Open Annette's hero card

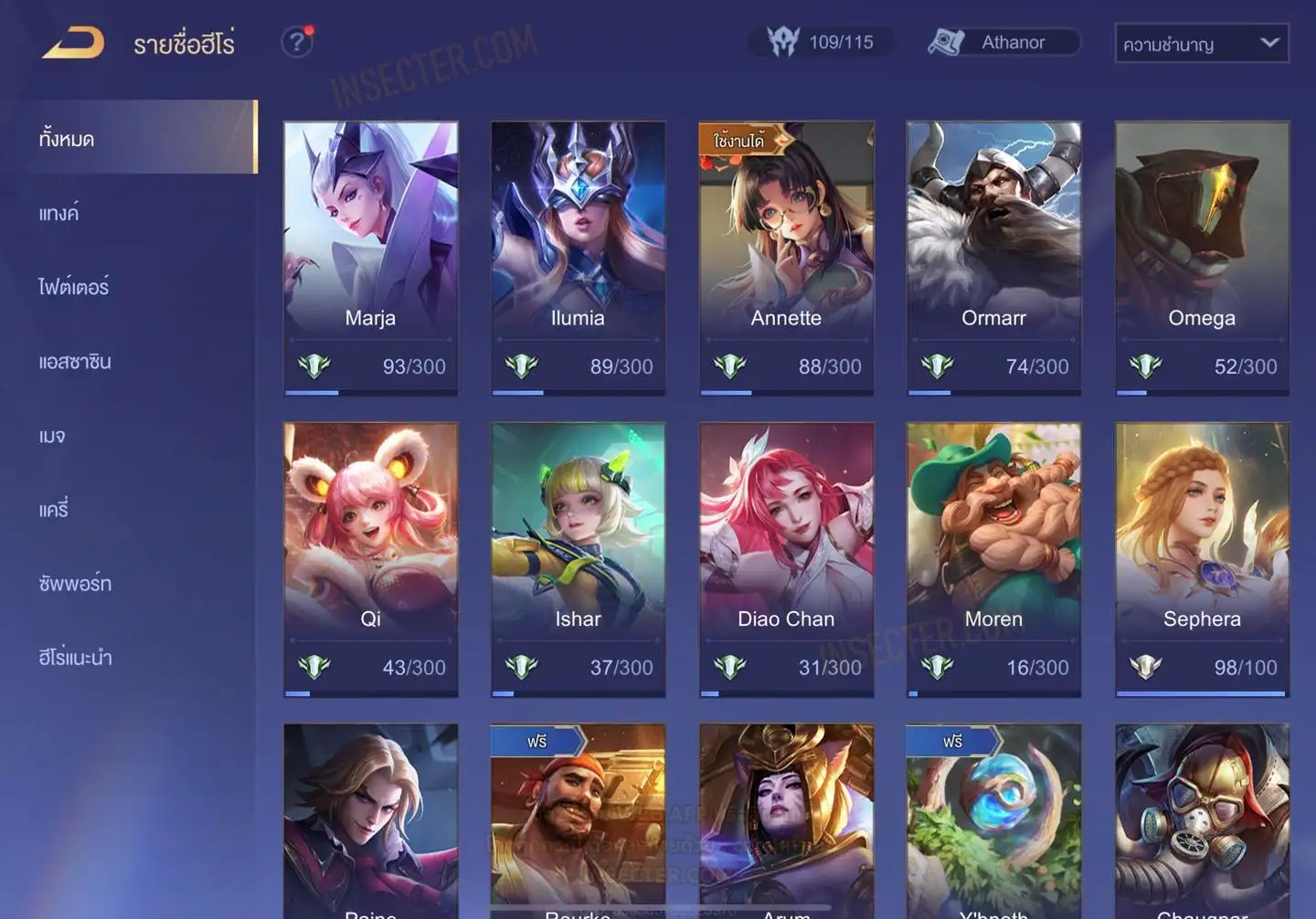pyautogui.click(x=786, y=258)
